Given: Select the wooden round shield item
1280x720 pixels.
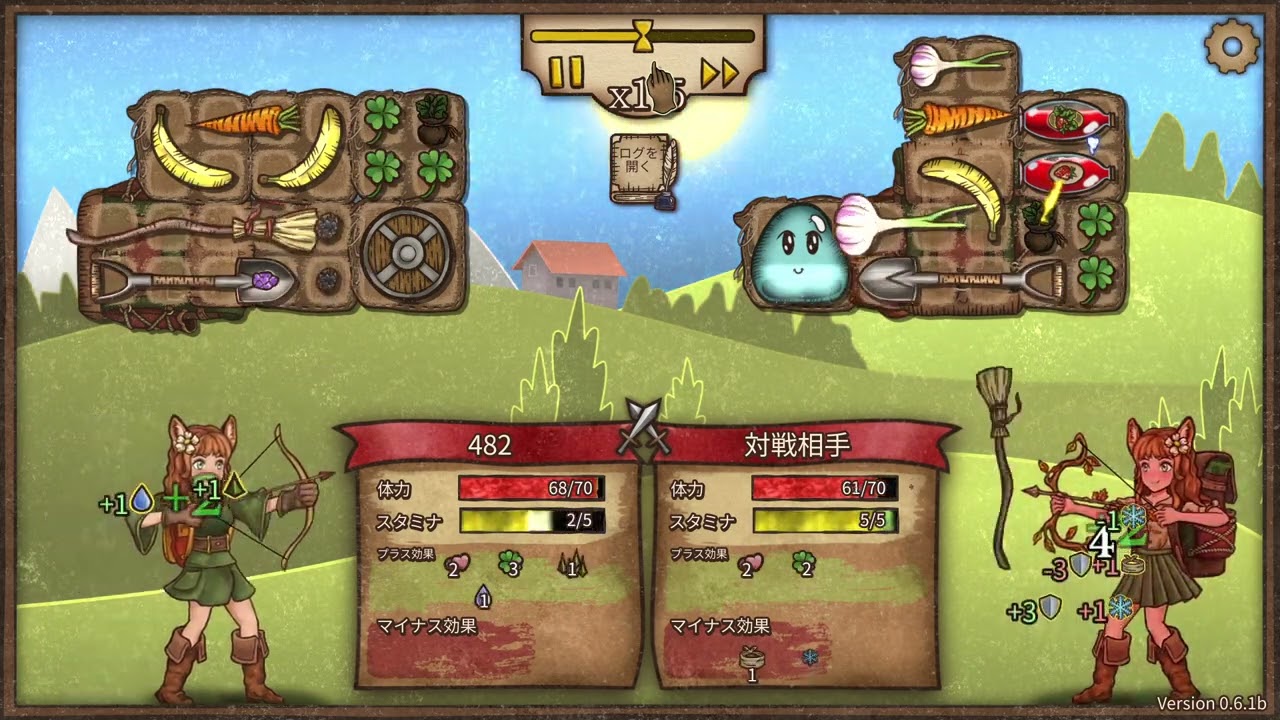Looking at the screenshot, I should [408, 253].
